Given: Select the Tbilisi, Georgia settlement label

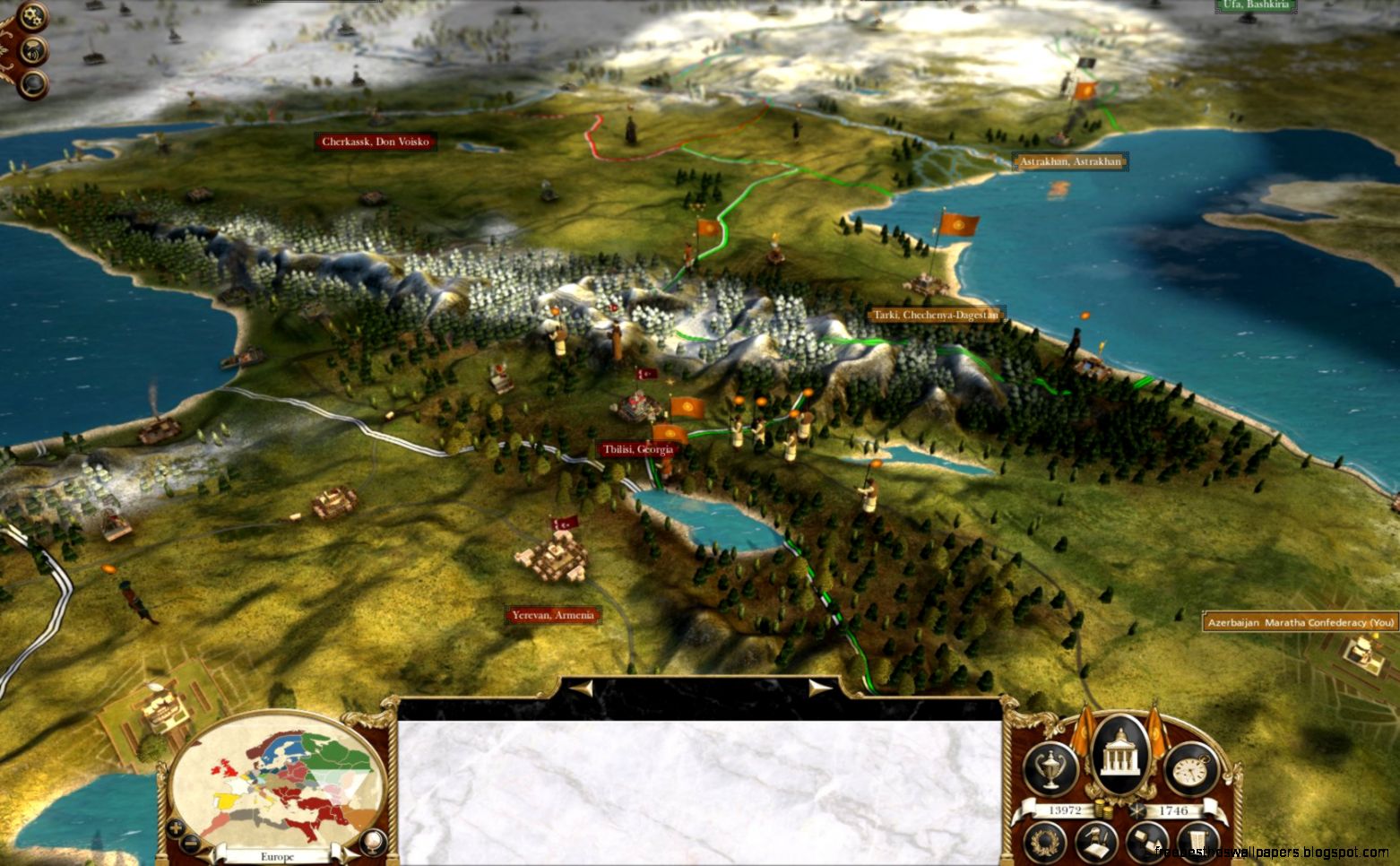Looking at the screenshot, I should (x=639, y=449).
